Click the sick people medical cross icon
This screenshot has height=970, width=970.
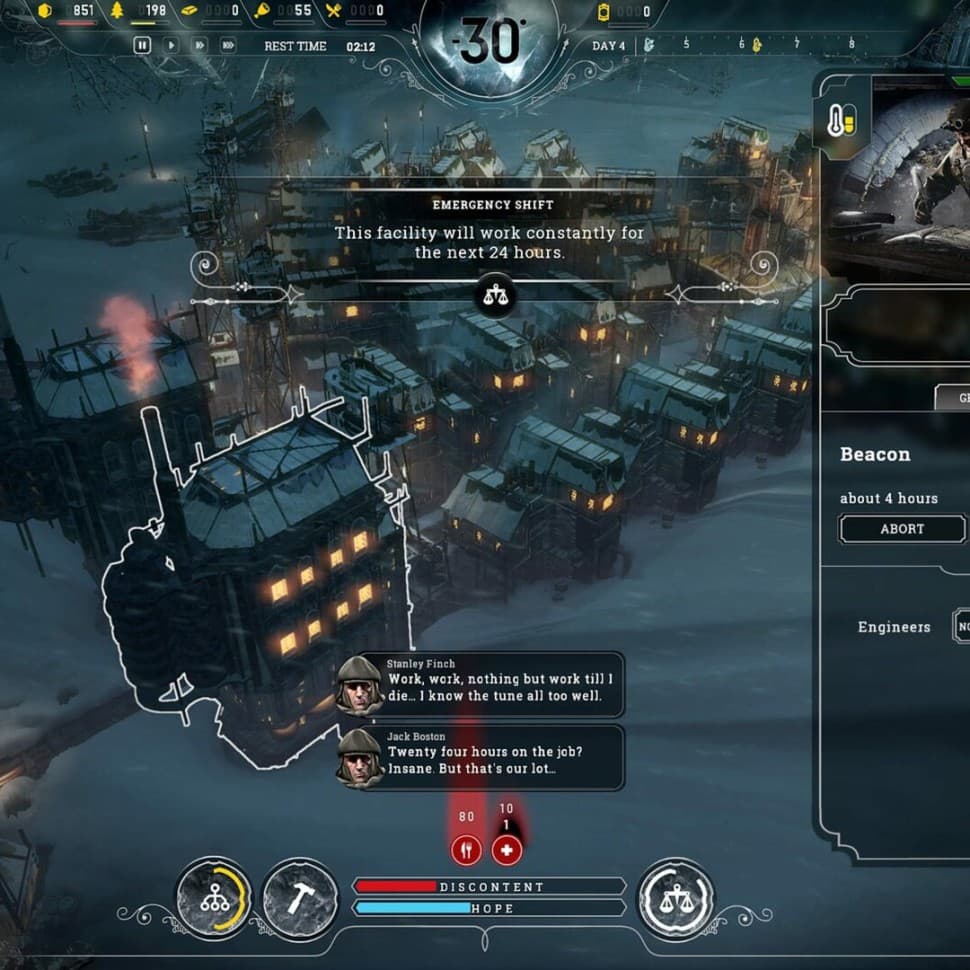point(506,850)
